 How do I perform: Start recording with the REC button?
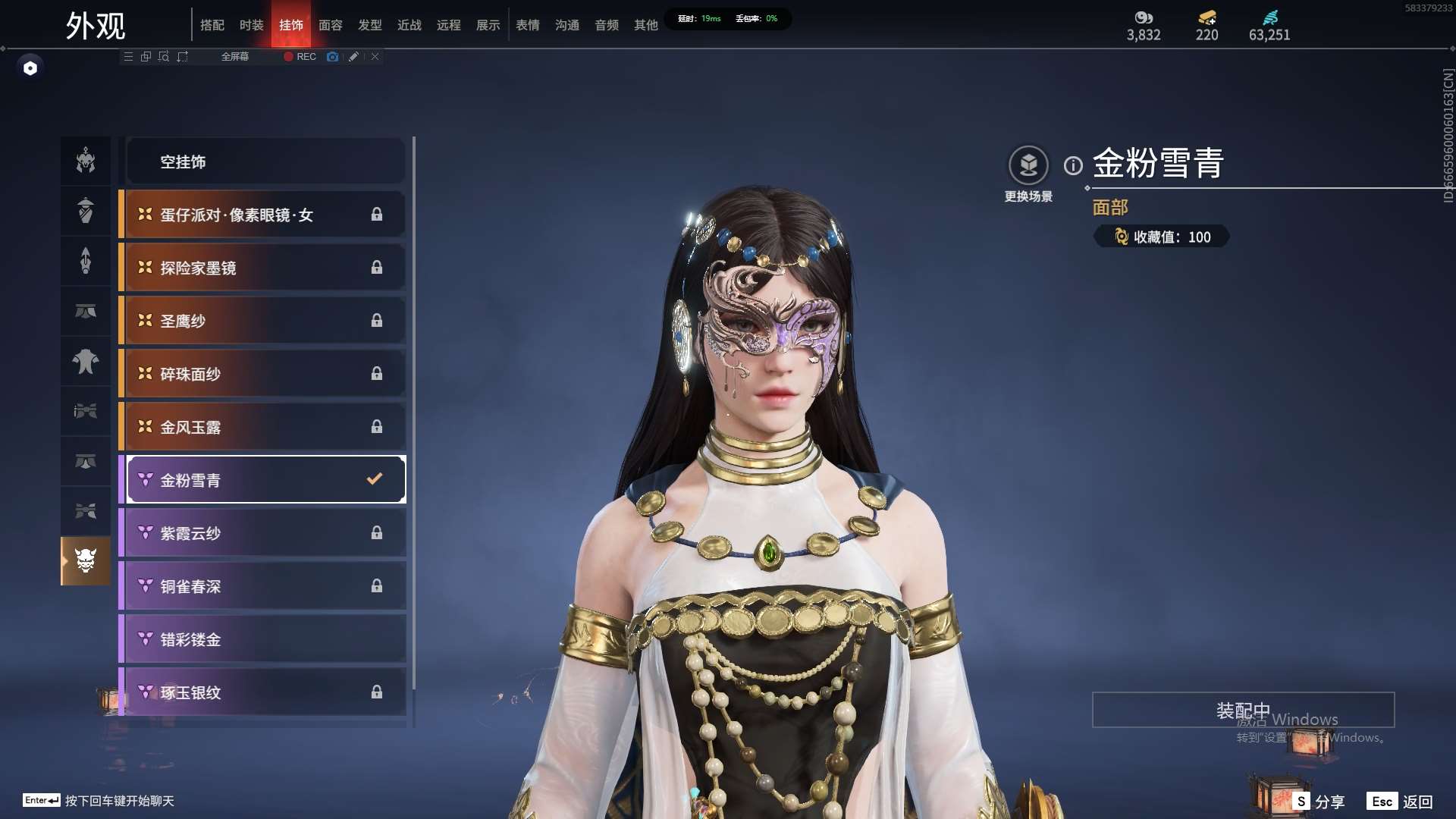tap(300, 57)
